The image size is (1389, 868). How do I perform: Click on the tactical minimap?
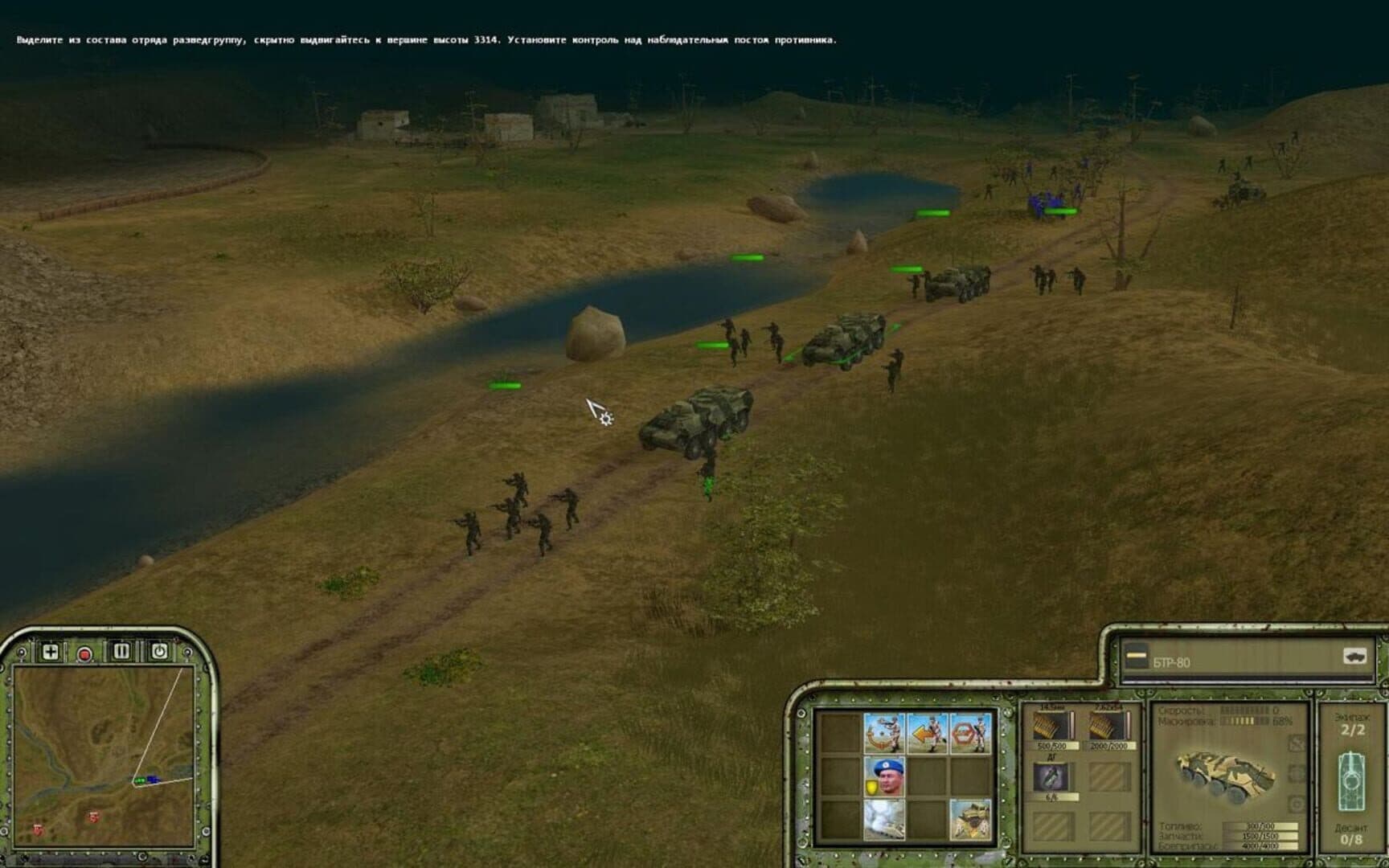point(104,755)
